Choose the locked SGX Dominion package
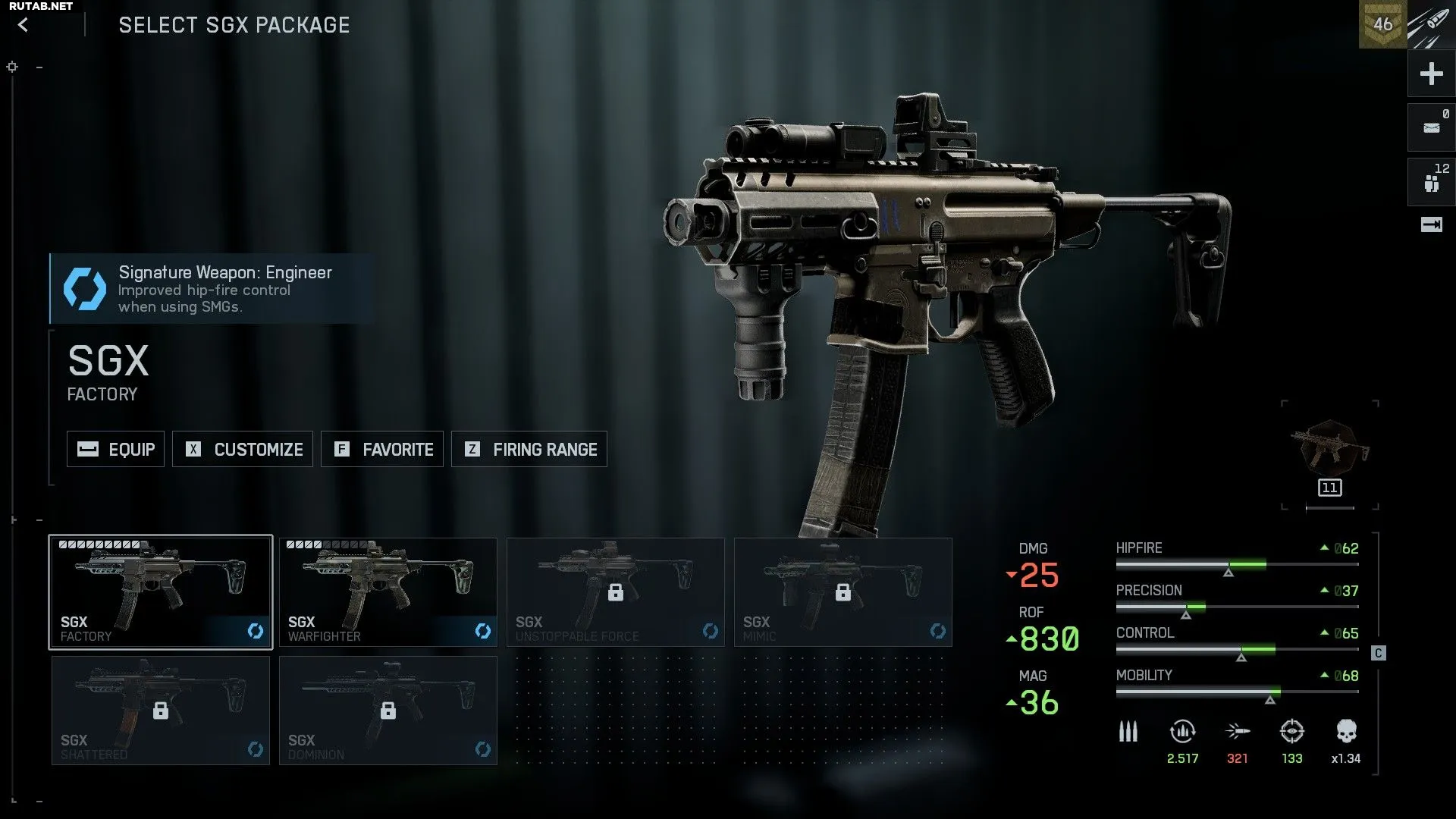 click(x=388, y=711)
